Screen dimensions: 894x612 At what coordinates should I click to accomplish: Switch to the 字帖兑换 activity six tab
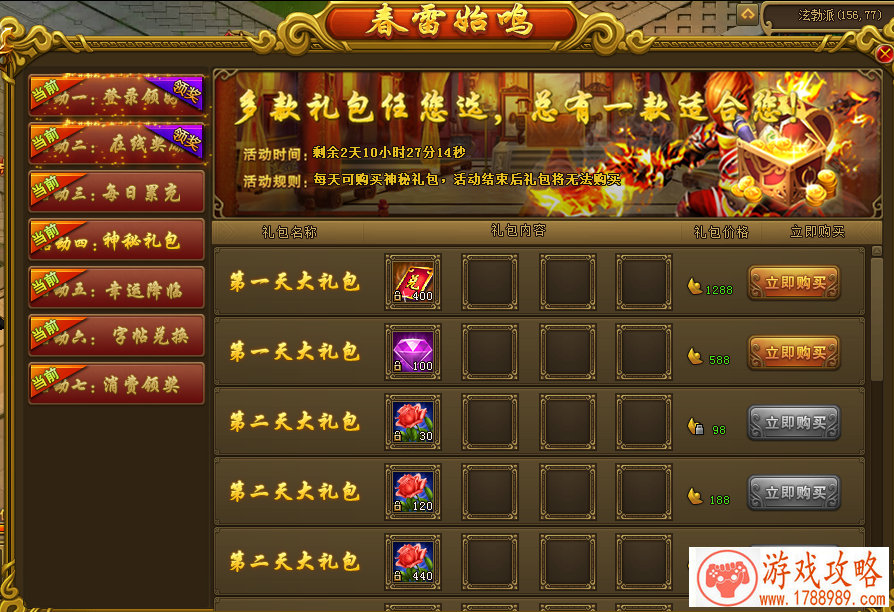coord(117,336)
